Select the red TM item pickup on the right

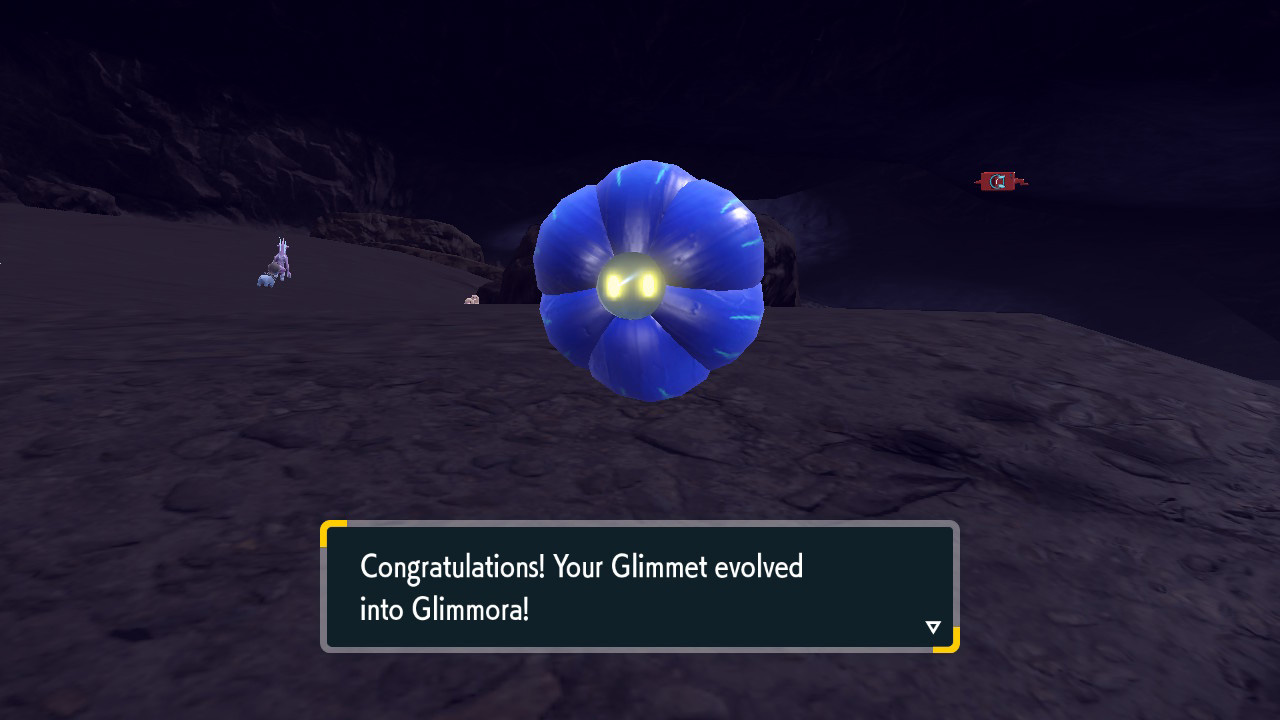click(x=997, y=181)
